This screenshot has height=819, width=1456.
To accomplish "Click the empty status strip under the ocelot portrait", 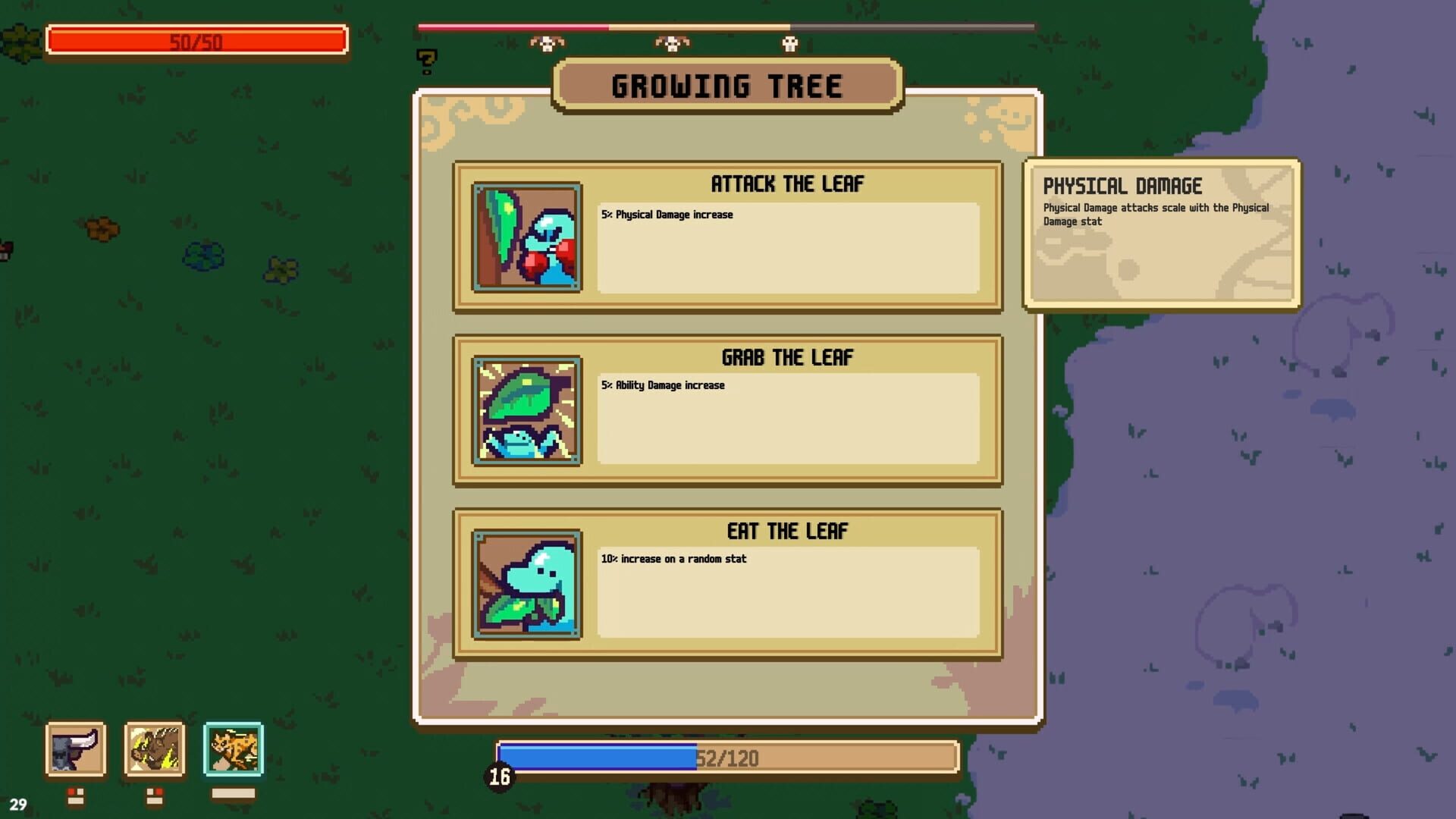I will 232,792.
